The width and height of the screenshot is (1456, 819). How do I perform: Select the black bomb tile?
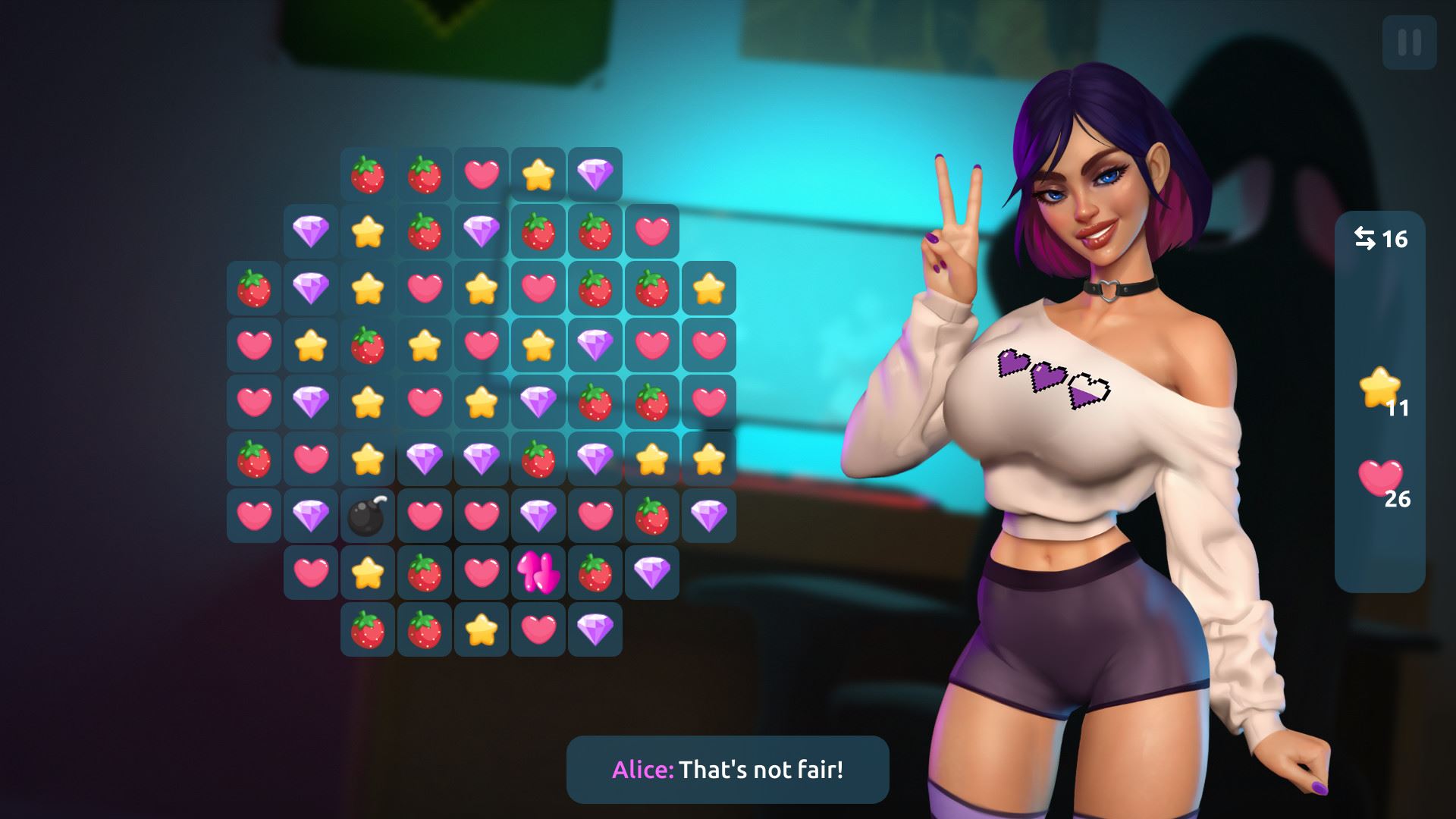coord(368,516)
